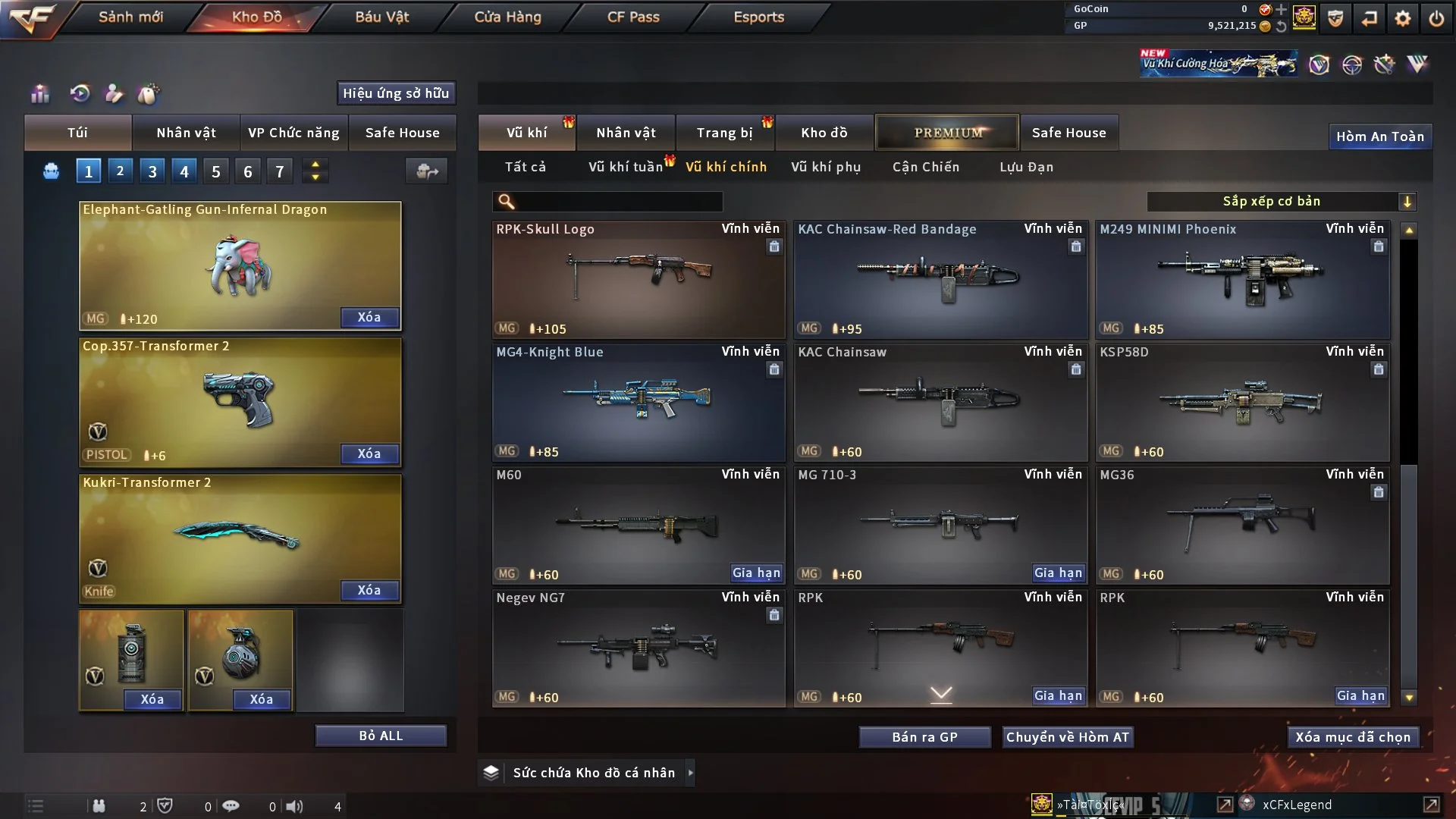Open the Hòm An Toàn button
This screenshot has height=819, width=1456.
1379,136
